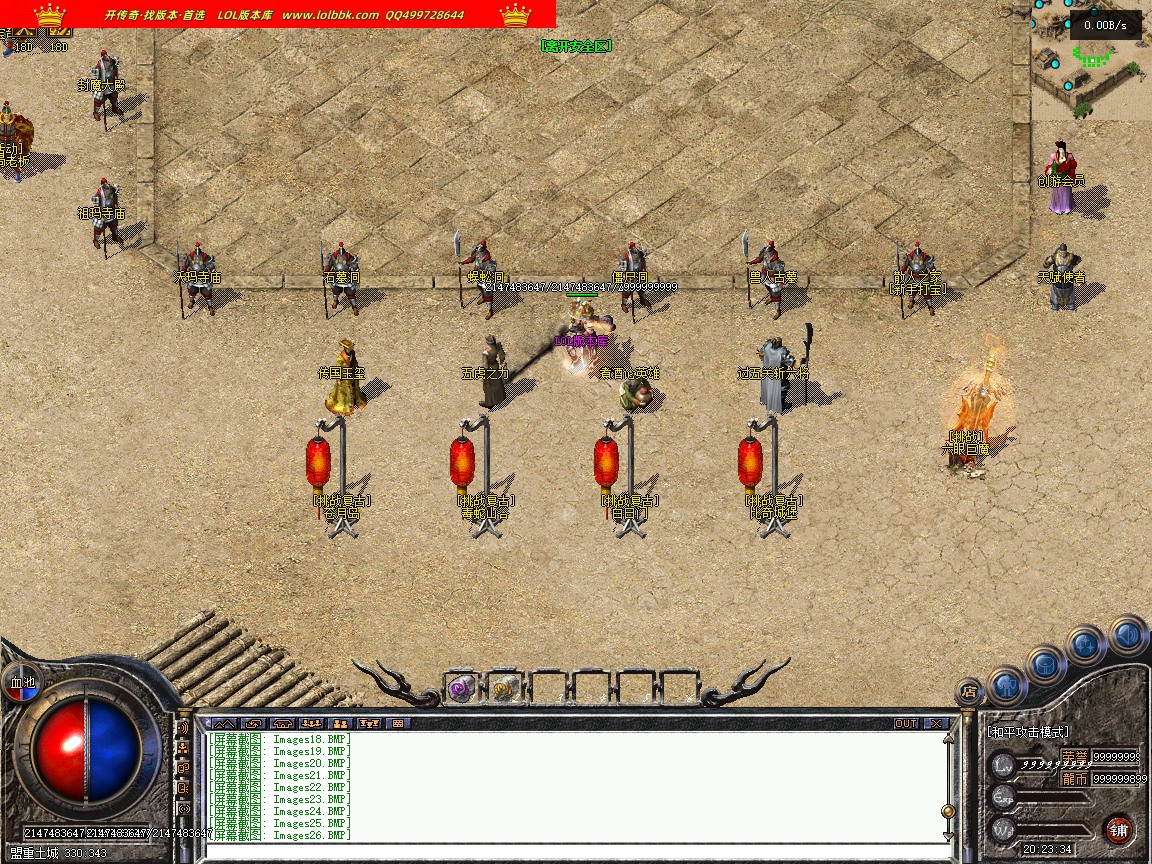This screenshot has height=864, width=1152.
Task: Open the minimap in the top-right corner
Action: [1092, 60]
